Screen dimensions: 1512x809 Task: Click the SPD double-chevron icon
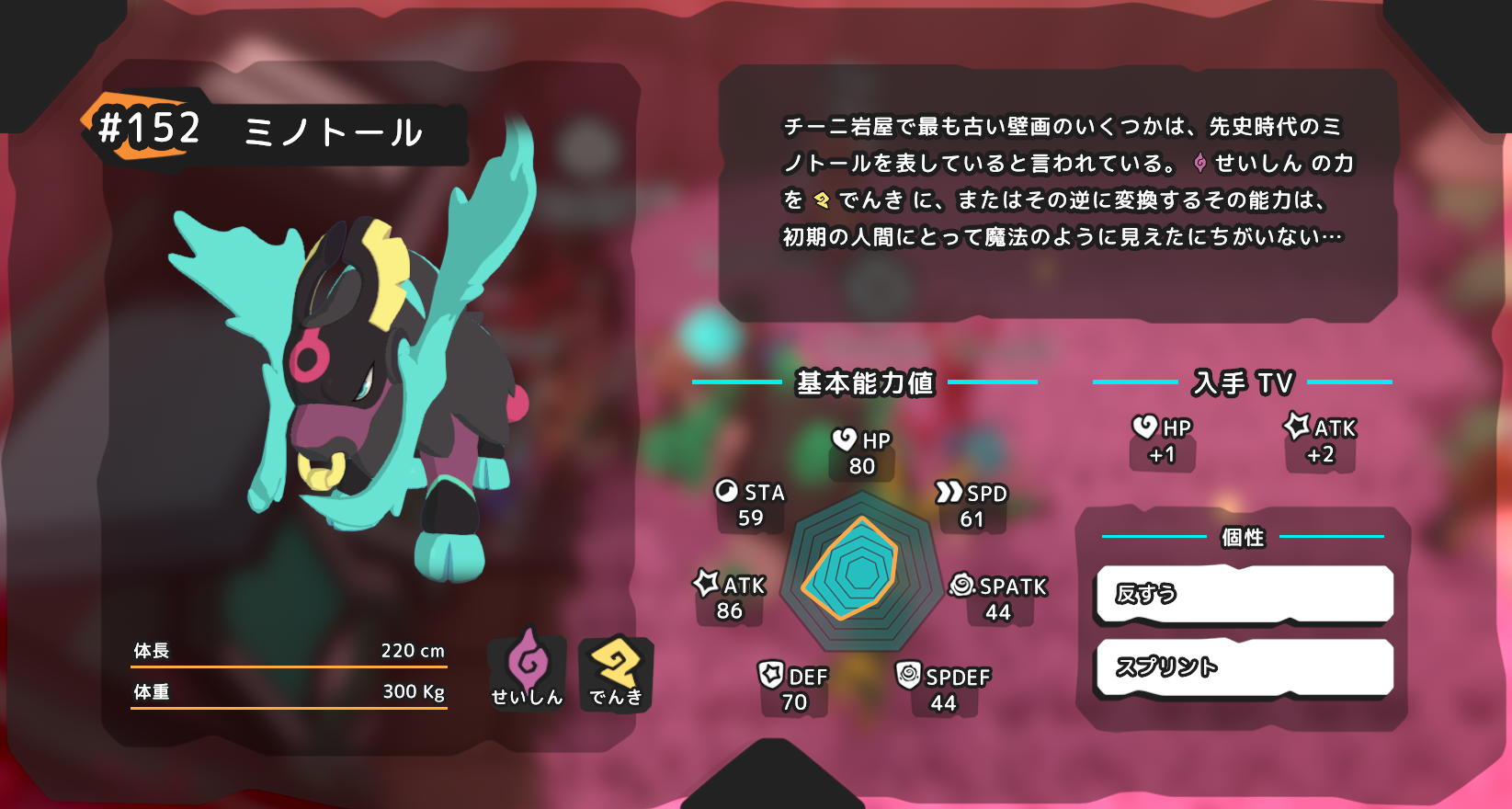click(x=949, y=494)
